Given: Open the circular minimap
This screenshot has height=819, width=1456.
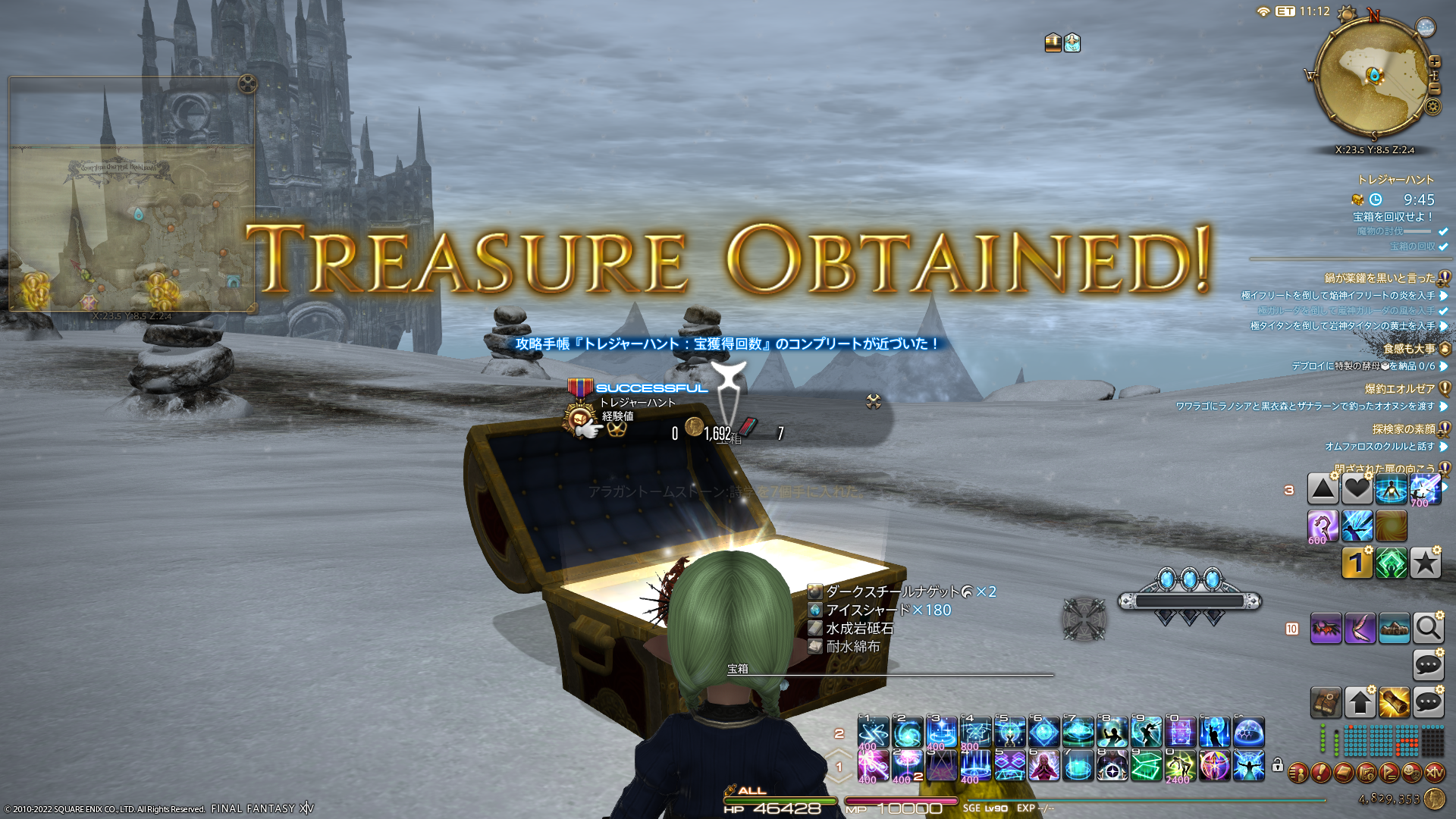Looking at the screenshot, I should 1373,76.
